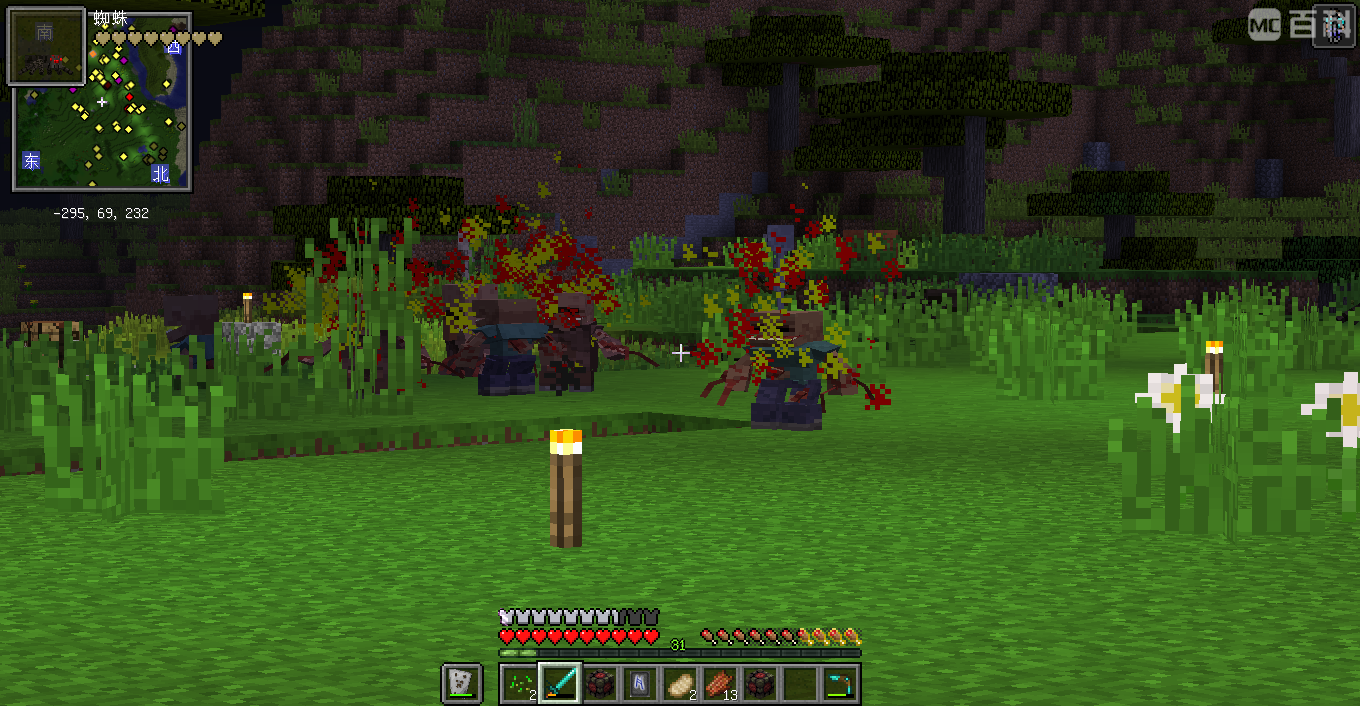Pick the green dust item slot
Viewport: 1360px width, 706px height.
[520, 683]
